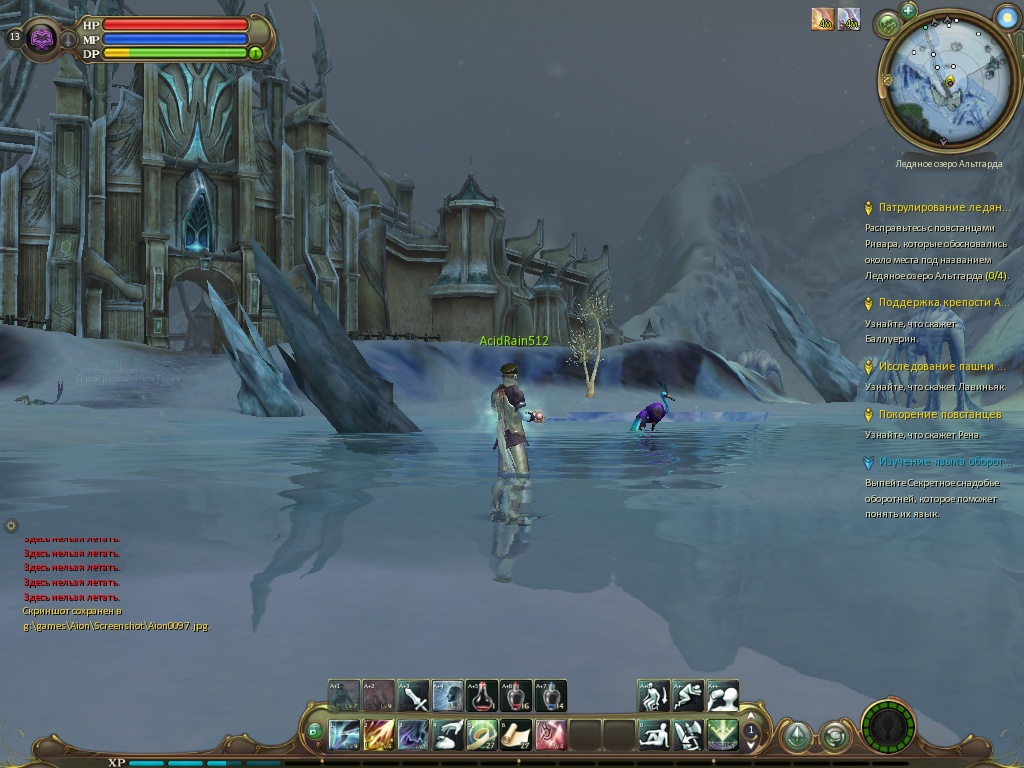Viewport: 1024px width, 768px height.
Task: Select the Исследование пашни quest entry
Action: [943, 366]
